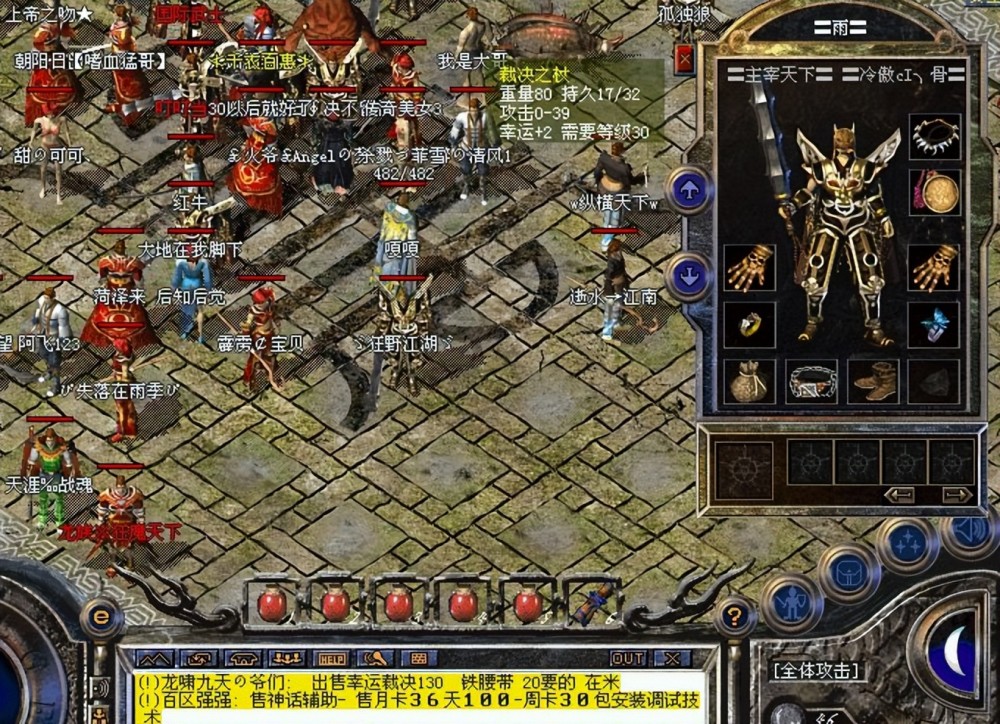
Task: Select the pouch equipment slot
Action: point(749,381)
